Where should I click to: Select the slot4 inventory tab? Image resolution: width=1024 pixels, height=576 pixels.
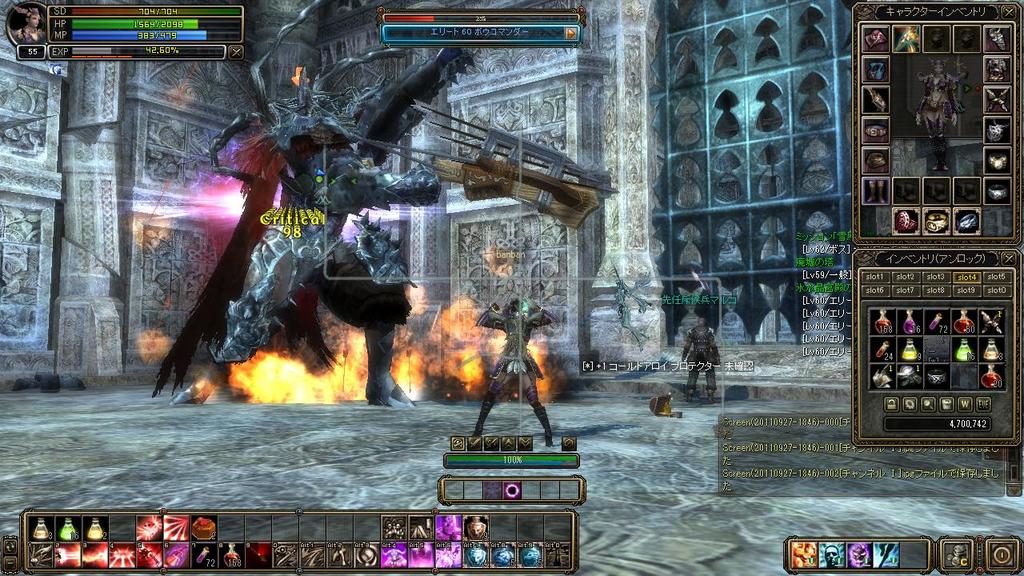(965, 277)
